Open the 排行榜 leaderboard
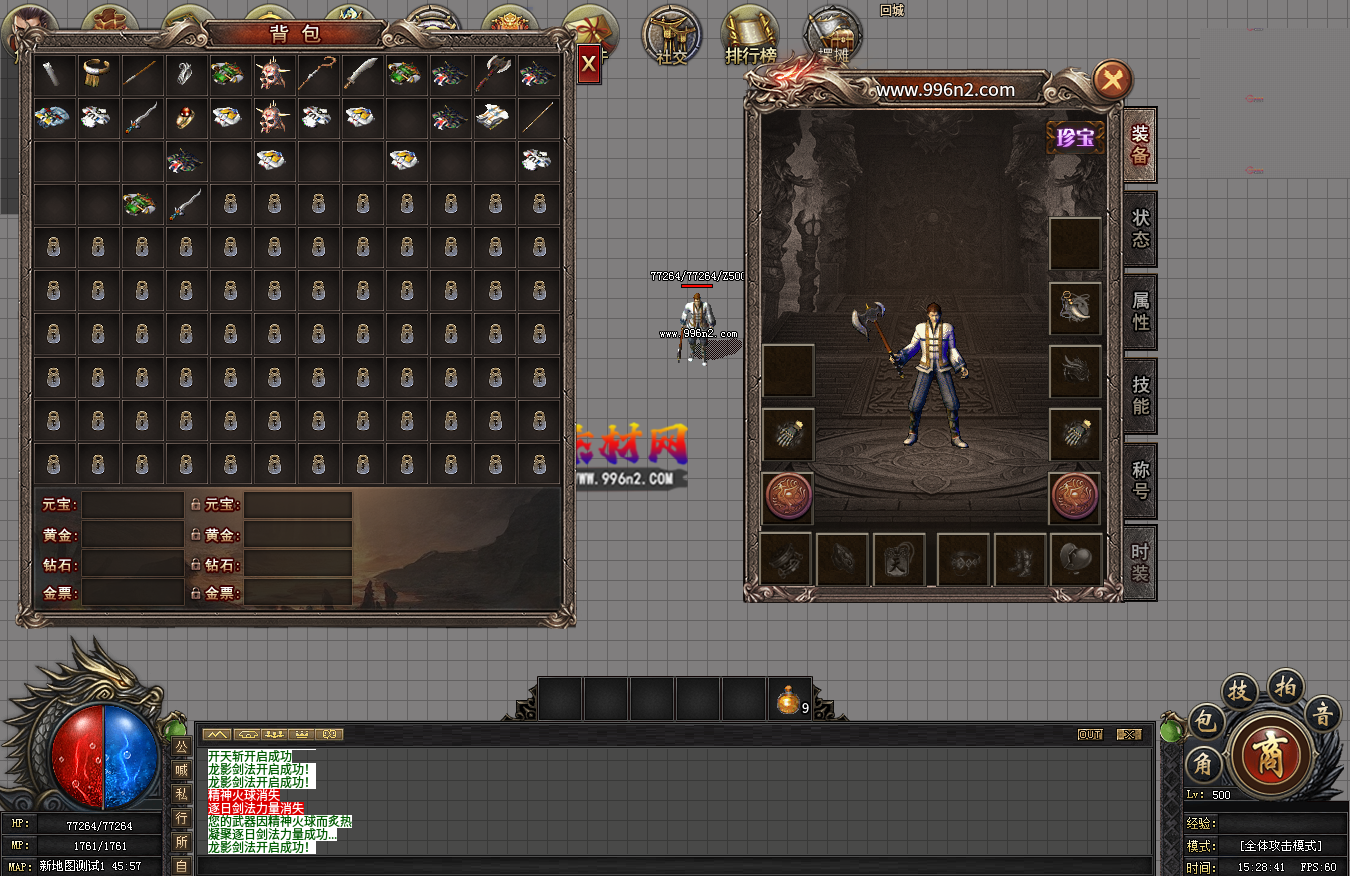Screen dimensions: 1350x876 (750, 37)
